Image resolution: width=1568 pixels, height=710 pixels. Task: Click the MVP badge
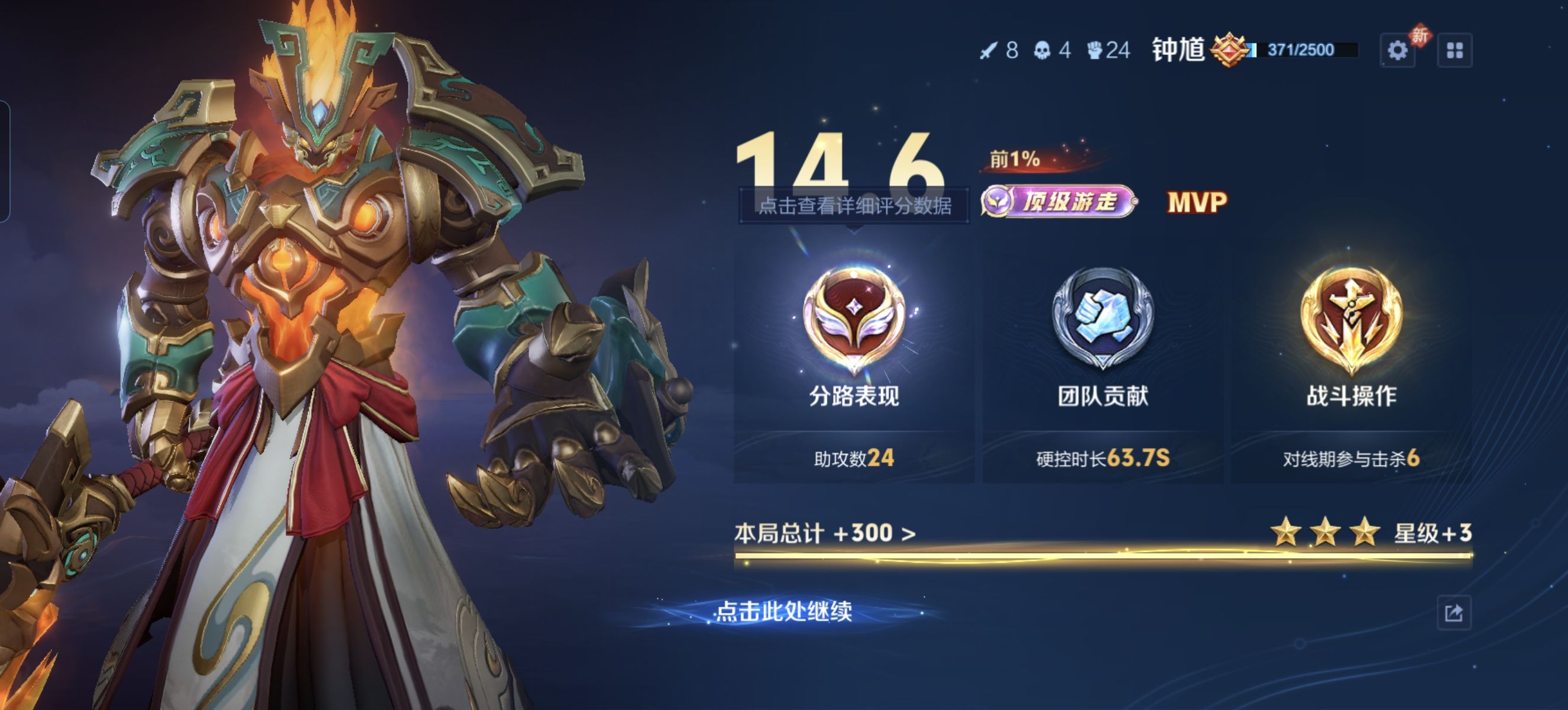click(1197, 203)
